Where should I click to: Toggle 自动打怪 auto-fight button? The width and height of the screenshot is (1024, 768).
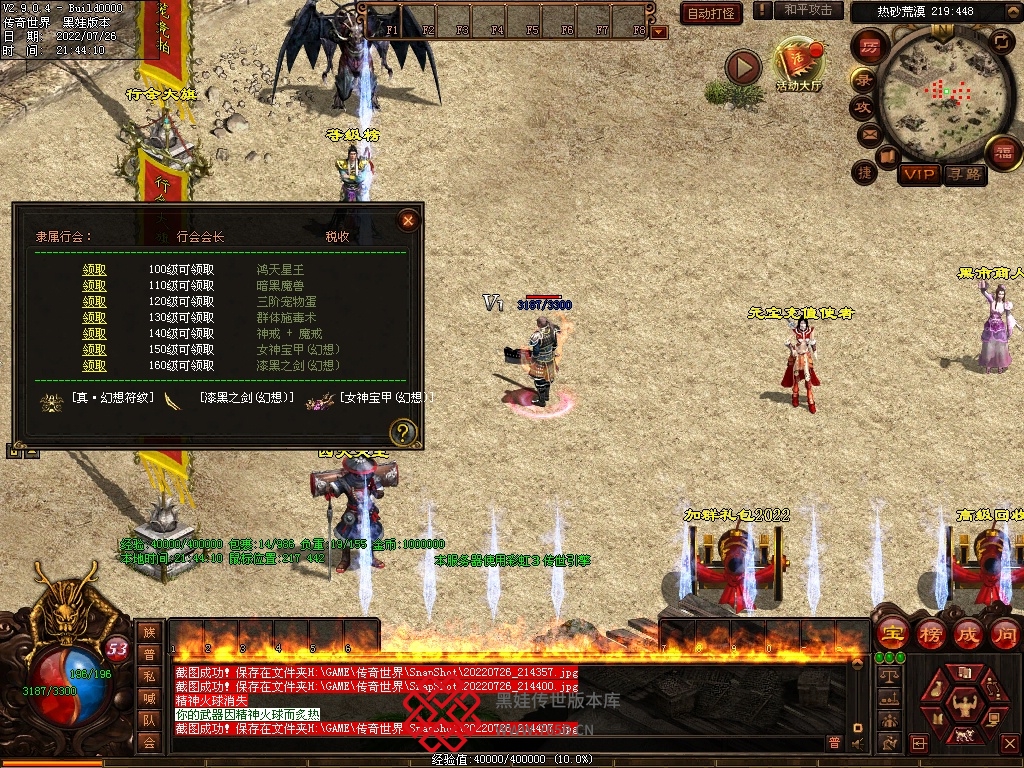[x=711, y=13]
